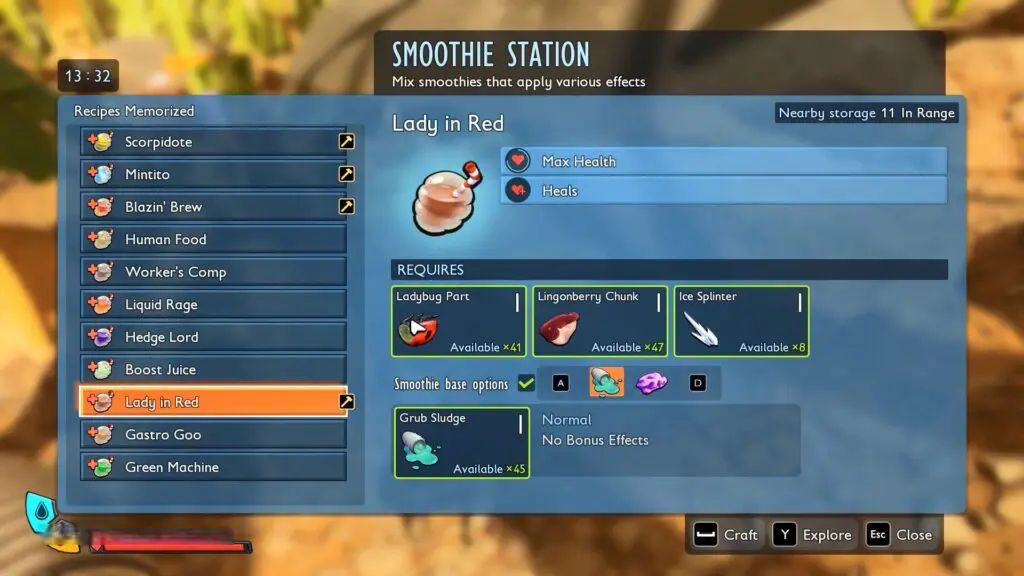Pick the Worker's Comp recipe
1024x576 pixels.
point(213,272)
